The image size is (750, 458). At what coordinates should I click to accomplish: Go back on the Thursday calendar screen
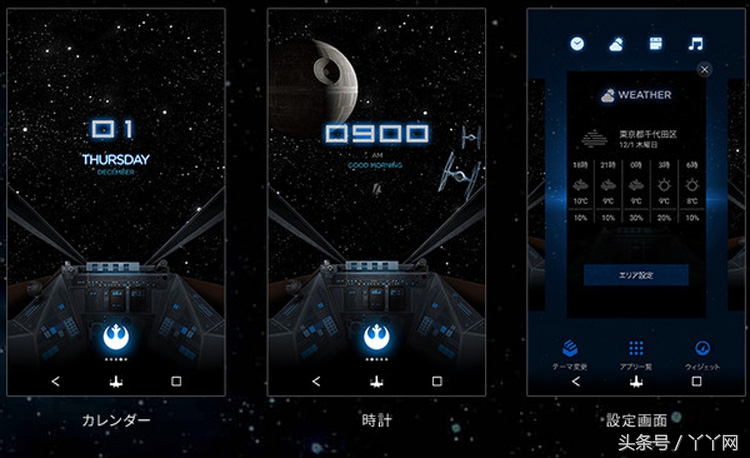[56, 381]
